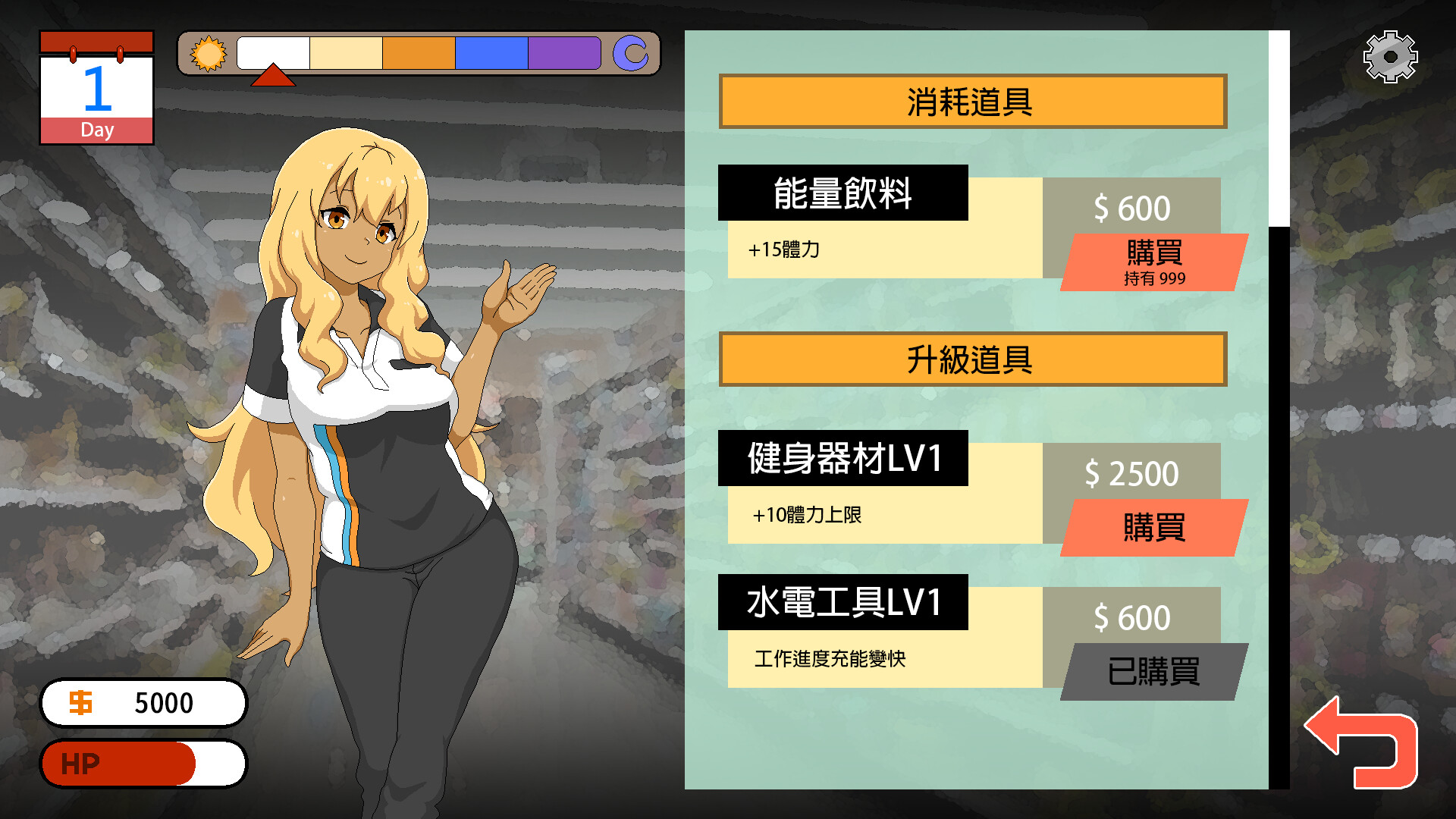Open the settings gear menu
The image size is (1456, 819).
click(1390, 57)
